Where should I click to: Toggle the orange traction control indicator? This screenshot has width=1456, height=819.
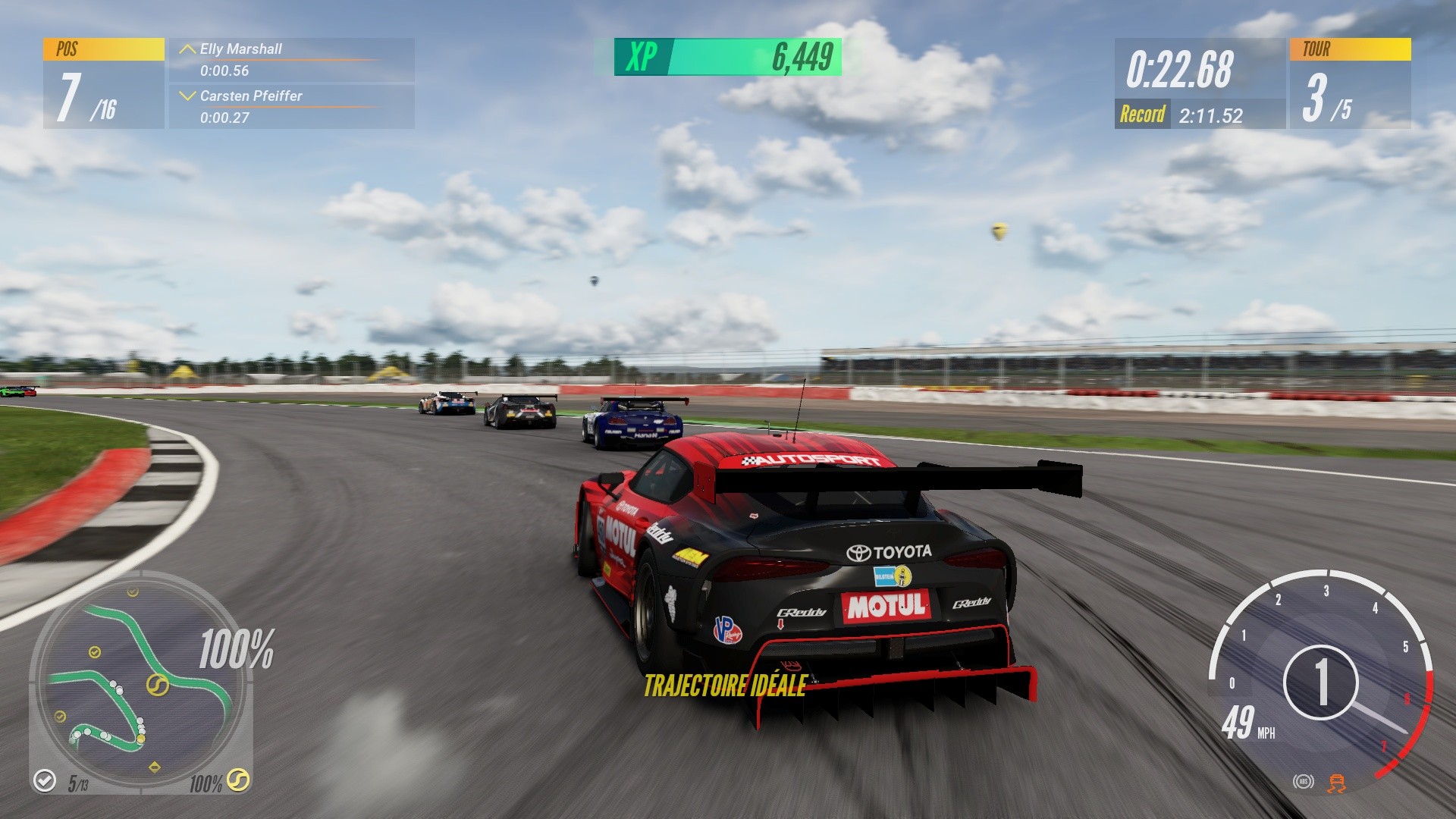click(1336, 783)
